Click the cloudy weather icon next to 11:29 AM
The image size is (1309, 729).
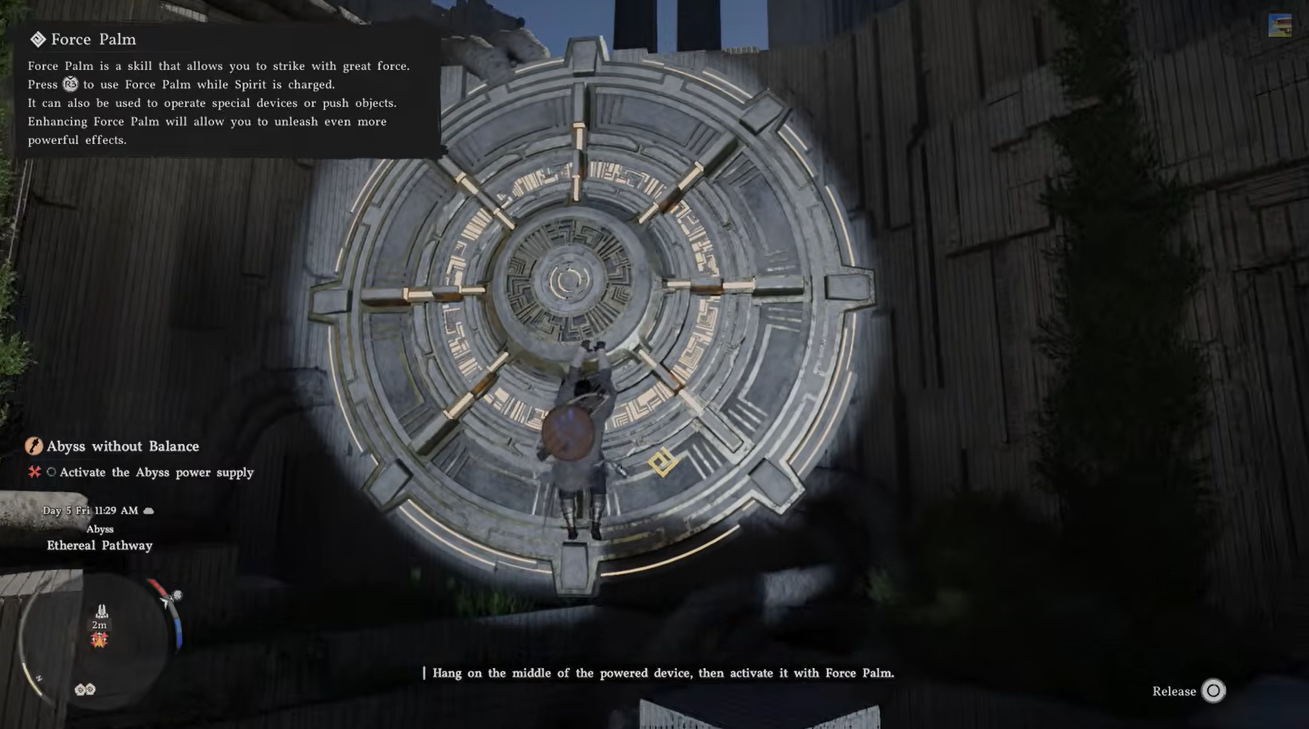[x=146, y=508]
